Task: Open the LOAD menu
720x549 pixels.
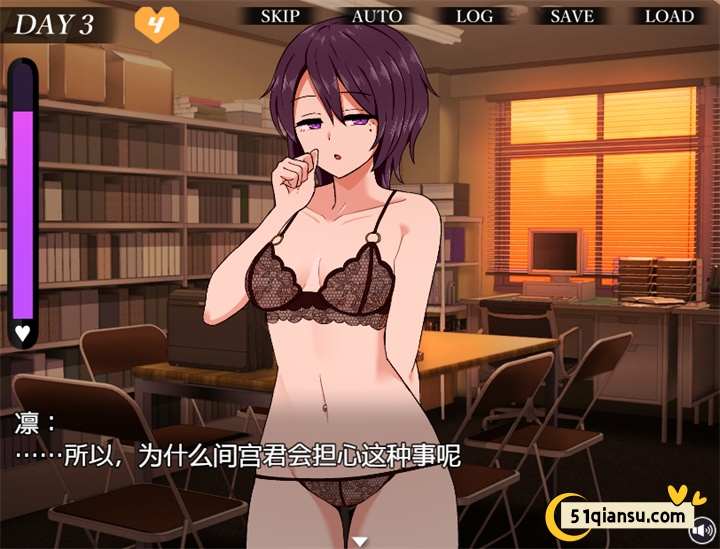Action: (x=669, y=16)
